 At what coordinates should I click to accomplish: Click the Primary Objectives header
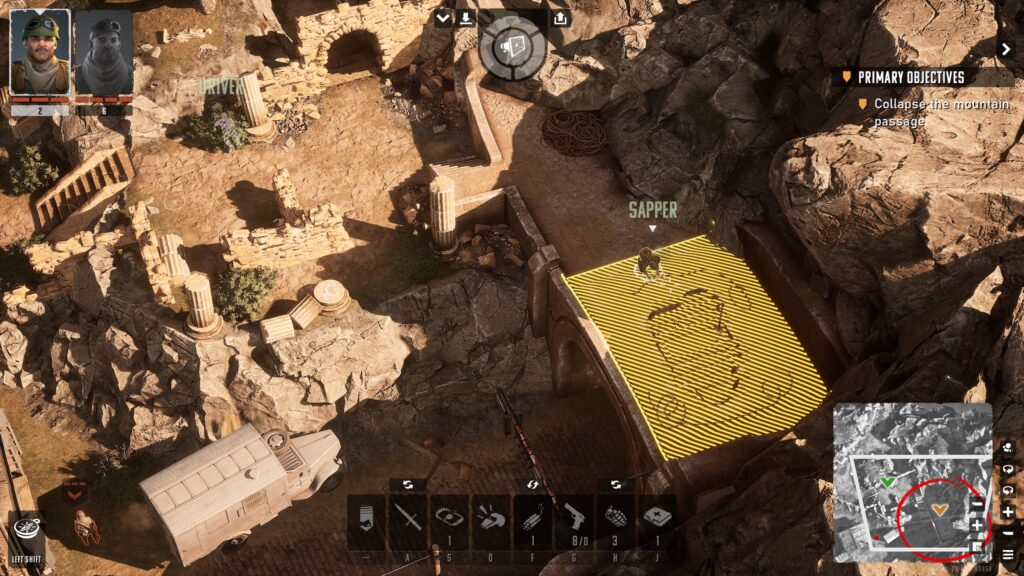[910, 77]
